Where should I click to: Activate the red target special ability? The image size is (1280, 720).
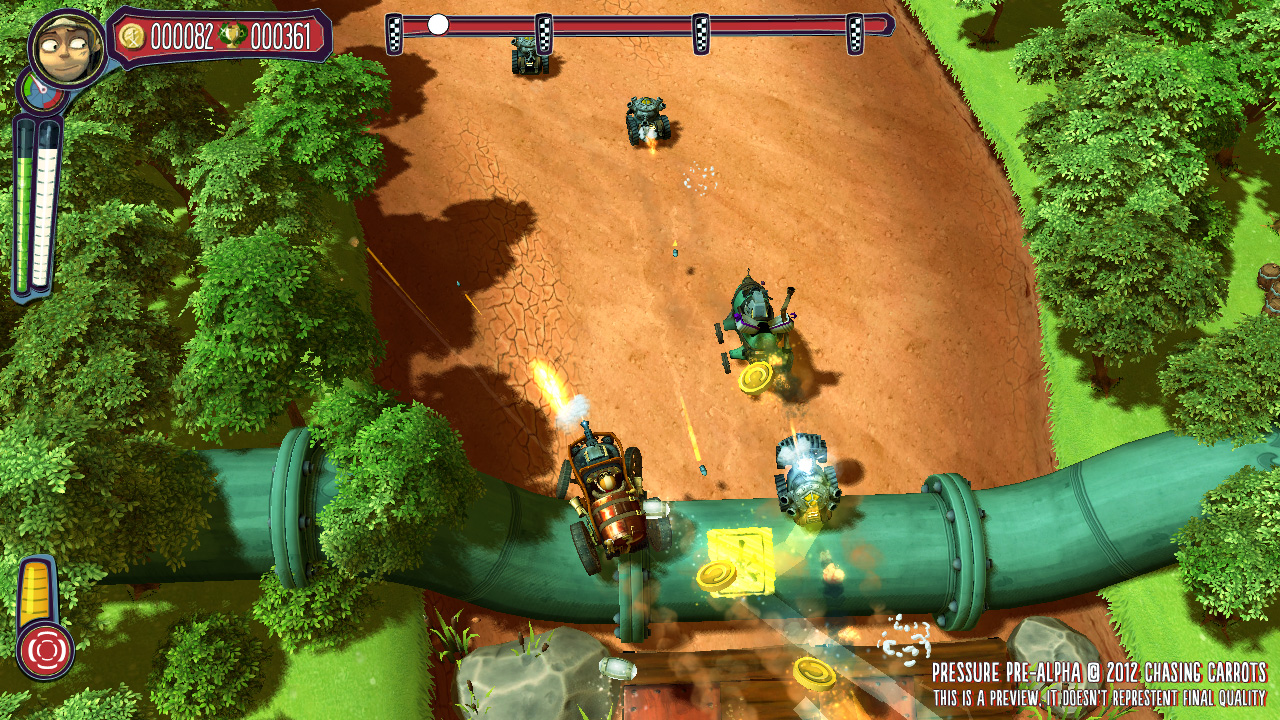pyautogui.click(x=45, y=650)
